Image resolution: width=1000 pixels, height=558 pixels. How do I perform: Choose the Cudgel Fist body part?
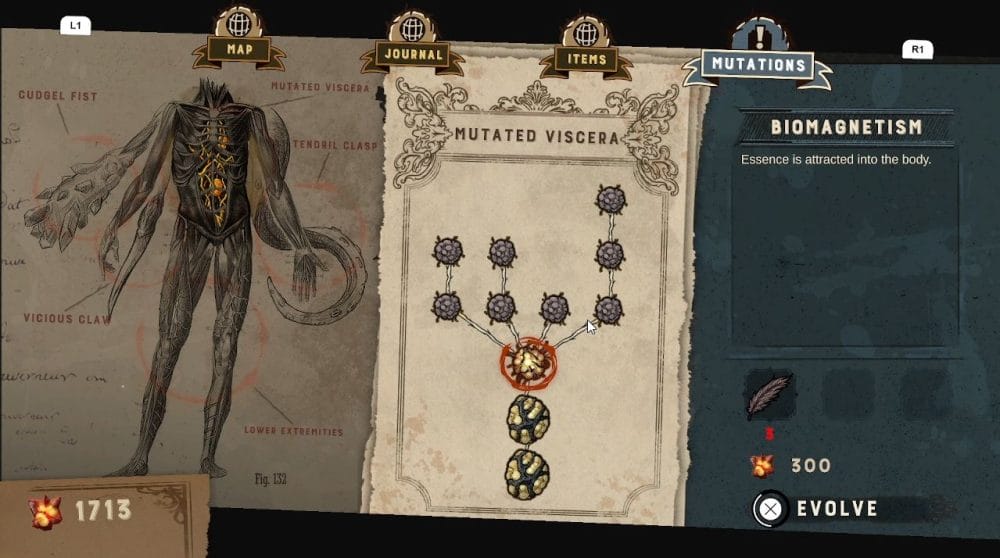[57, 96]
